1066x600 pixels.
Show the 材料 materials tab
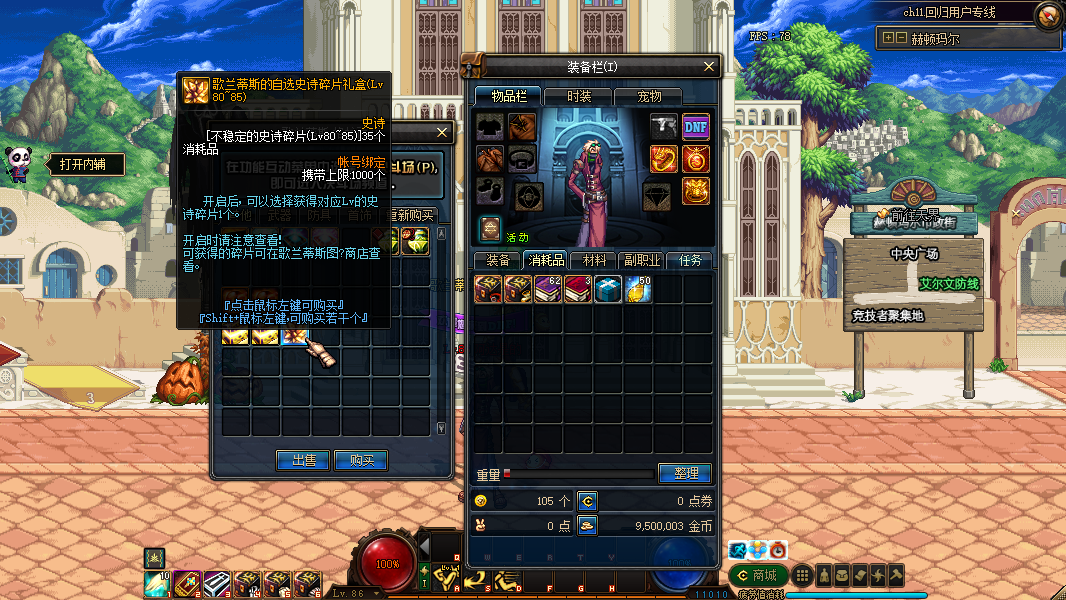594,260
